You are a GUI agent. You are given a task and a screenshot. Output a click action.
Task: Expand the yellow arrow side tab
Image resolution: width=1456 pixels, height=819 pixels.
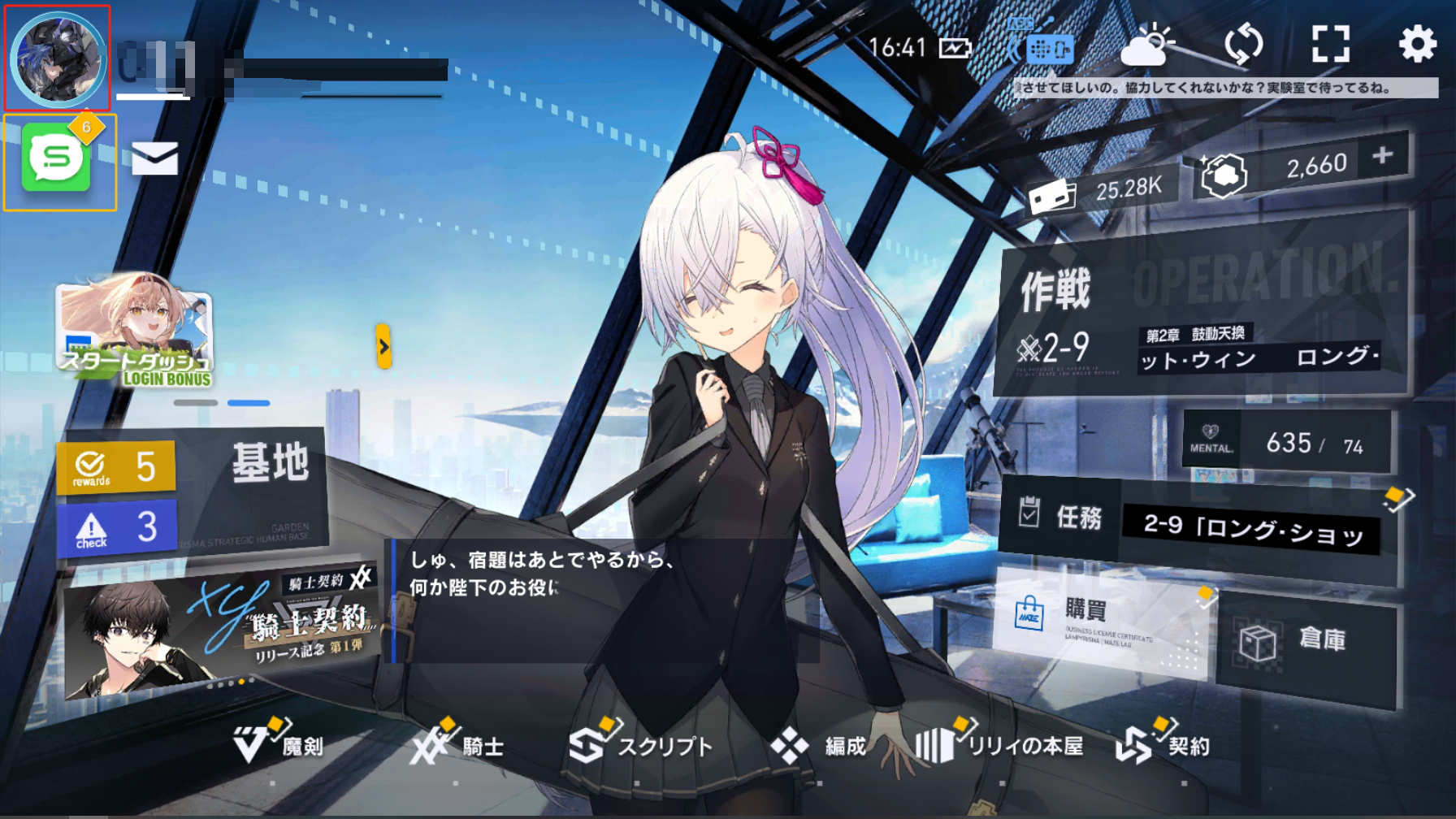pos(383,347)
